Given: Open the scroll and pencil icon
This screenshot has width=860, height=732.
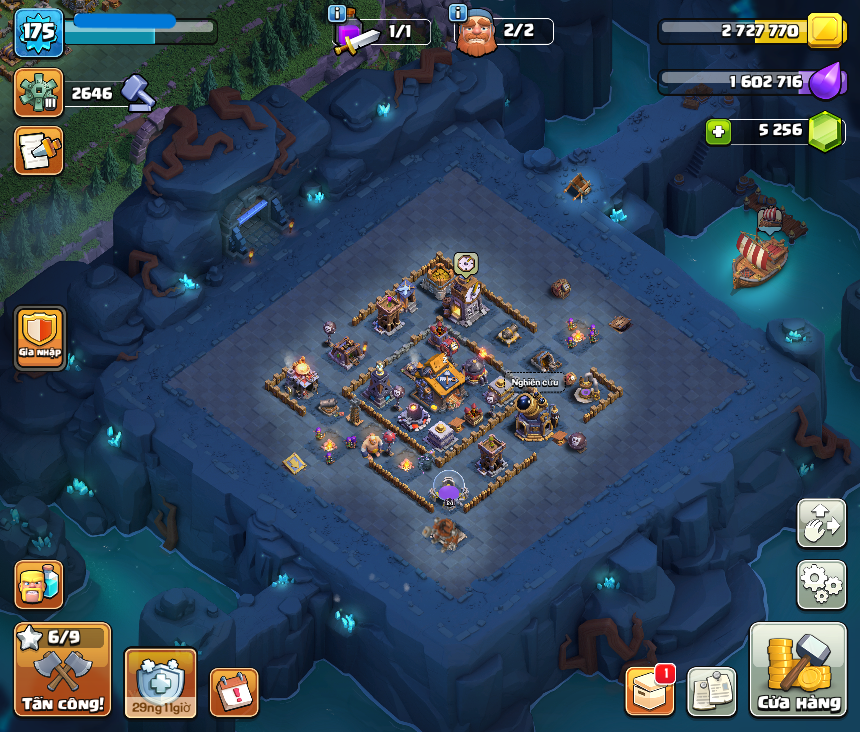Looking at the screenshot, I should coord(39,151).
